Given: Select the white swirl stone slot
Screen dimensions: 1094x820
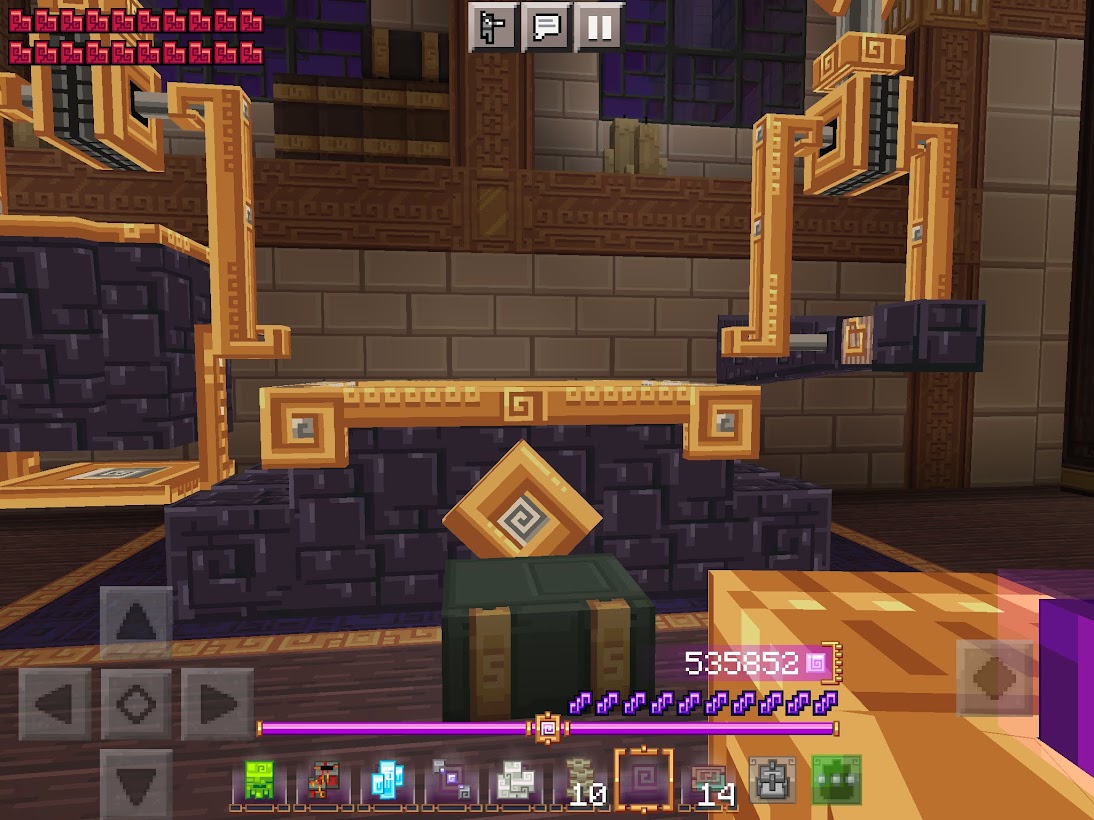Looking at the screenshot, I should pyautogui.click(x=513, y=780).
